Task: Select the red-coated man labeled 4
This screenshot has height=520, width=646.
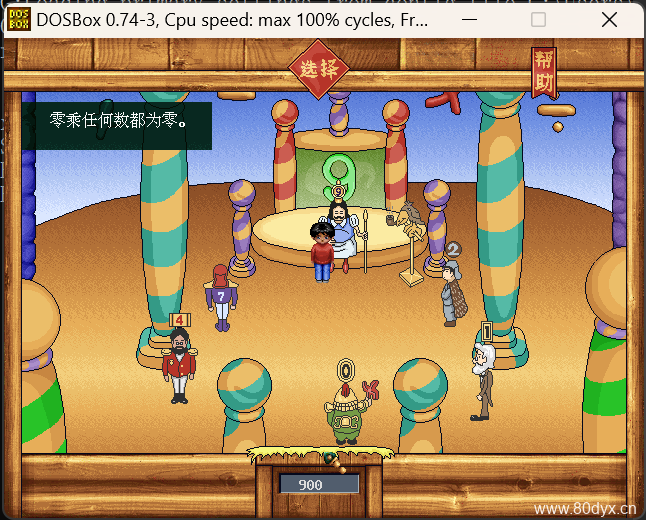Action: [x=179, y=365]
